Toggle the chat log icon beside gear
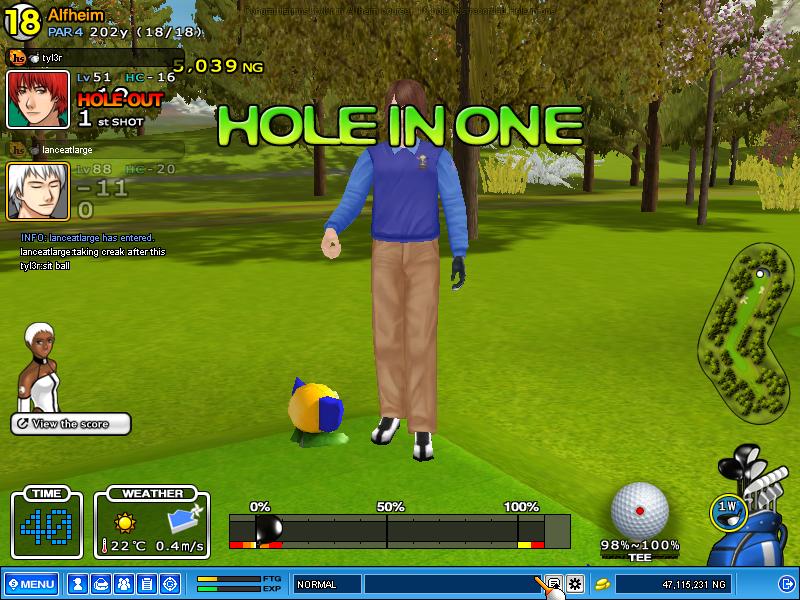This screenshot has height=600, width=800. 553,584
